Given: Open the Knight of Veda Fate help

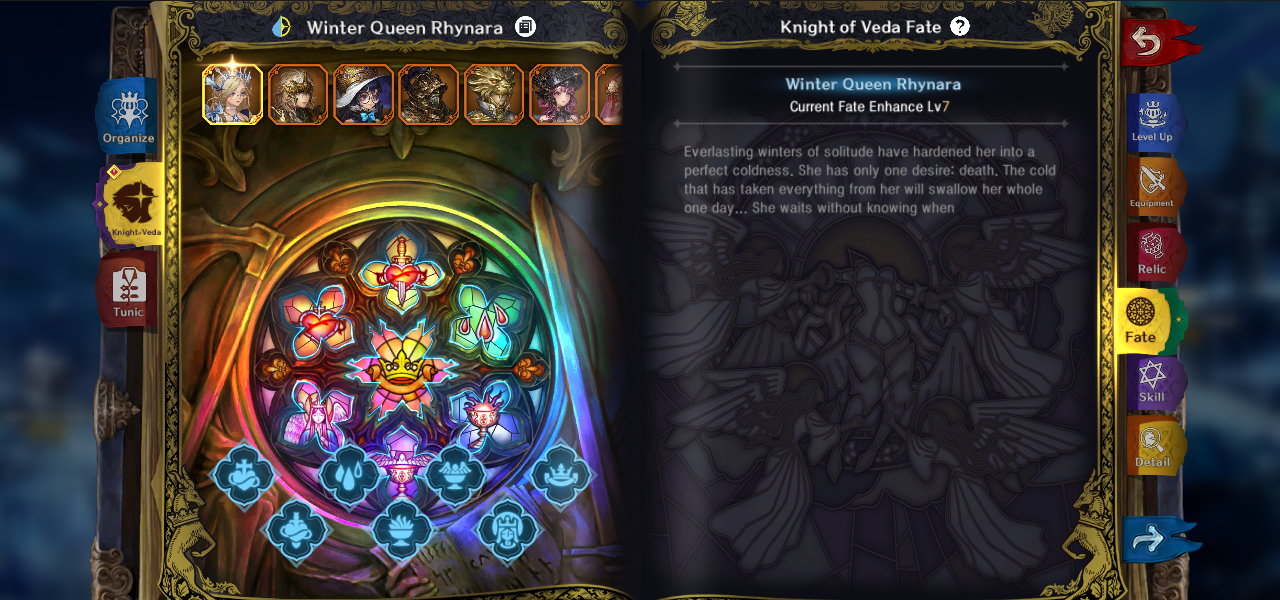Looking at the screenshot, I should click(960, 27).
